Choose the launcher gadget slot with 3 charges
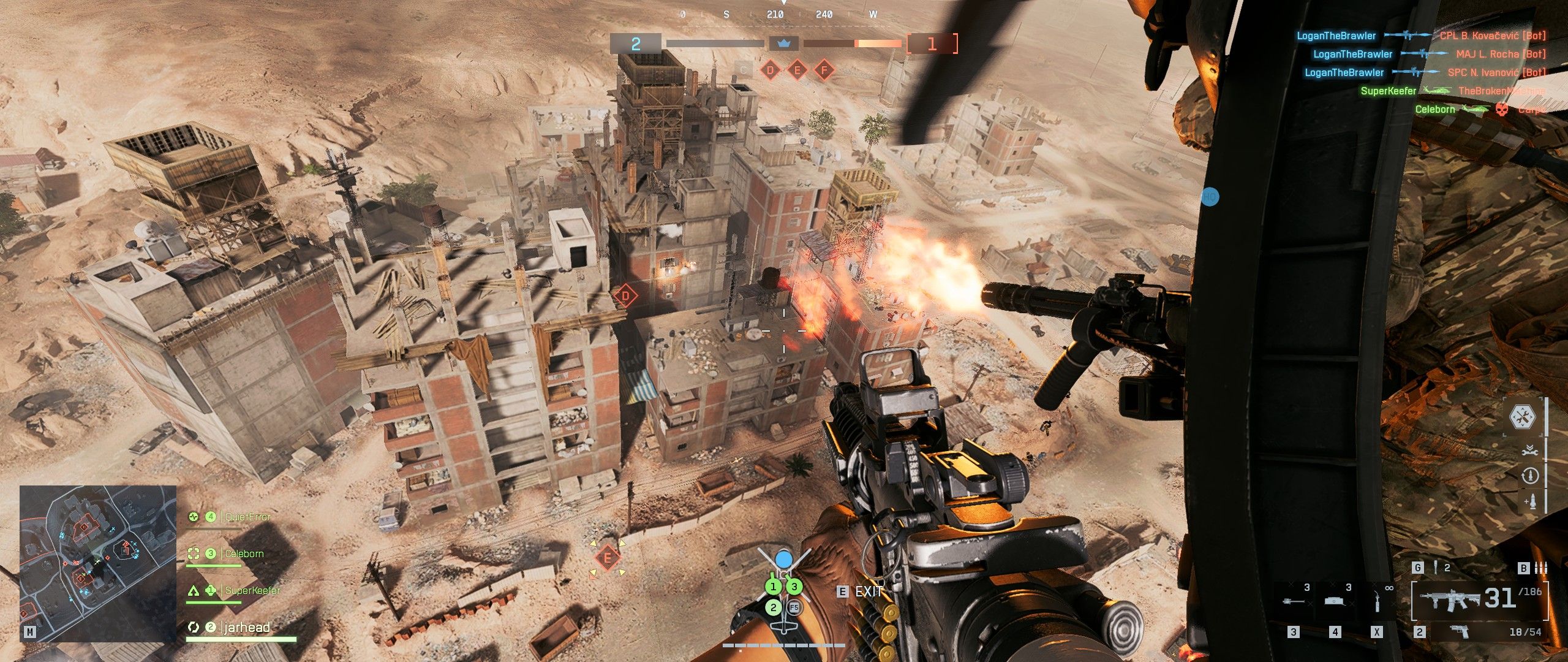The height and width of the screenshot is (662, 1568). click(x=1294, y=601)
